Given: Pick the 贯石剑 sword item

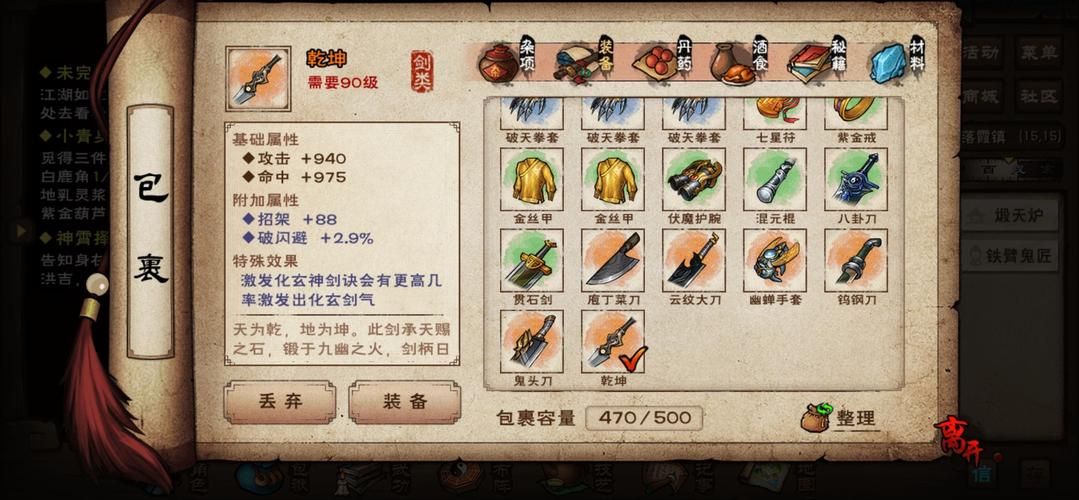Looking at the screenshot, I should pos(531,260).
